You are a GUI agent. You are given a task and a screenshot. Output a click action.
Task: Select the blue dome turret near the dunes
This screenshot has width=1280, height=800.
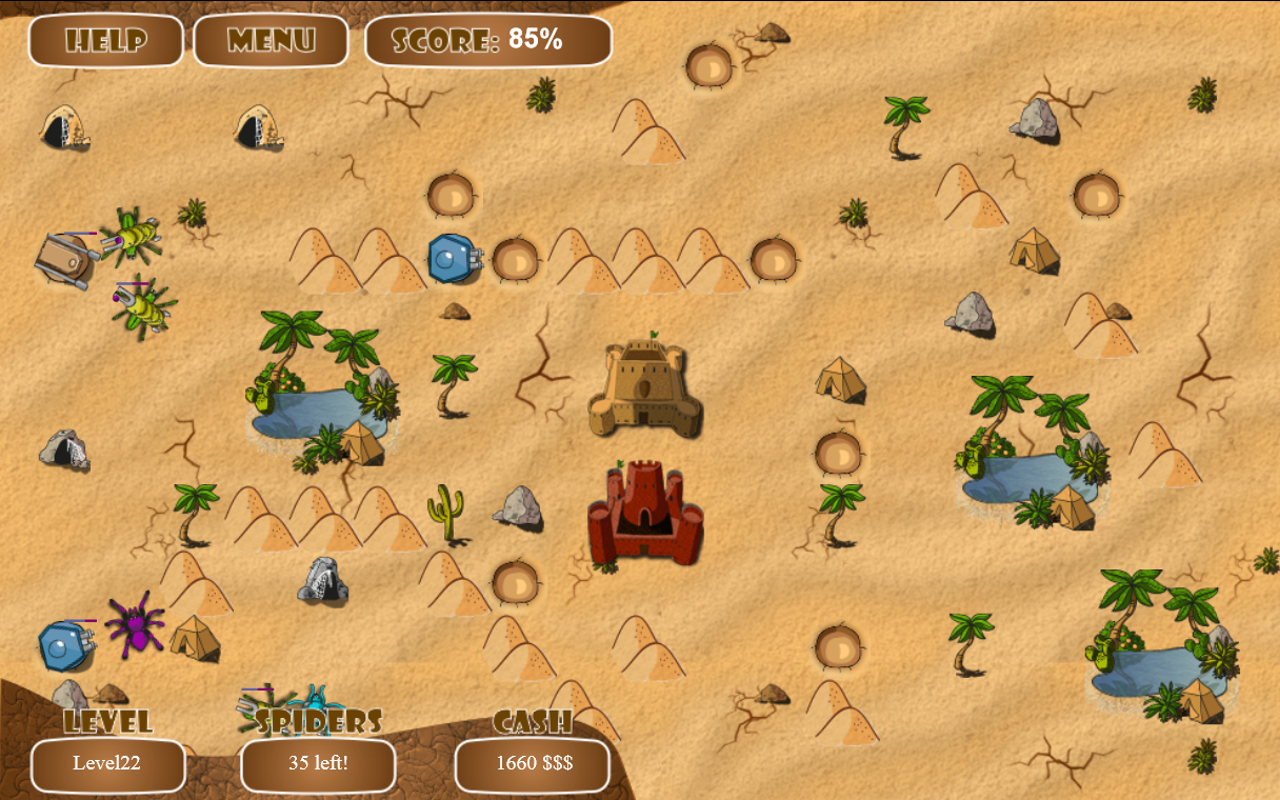point(452,258)
